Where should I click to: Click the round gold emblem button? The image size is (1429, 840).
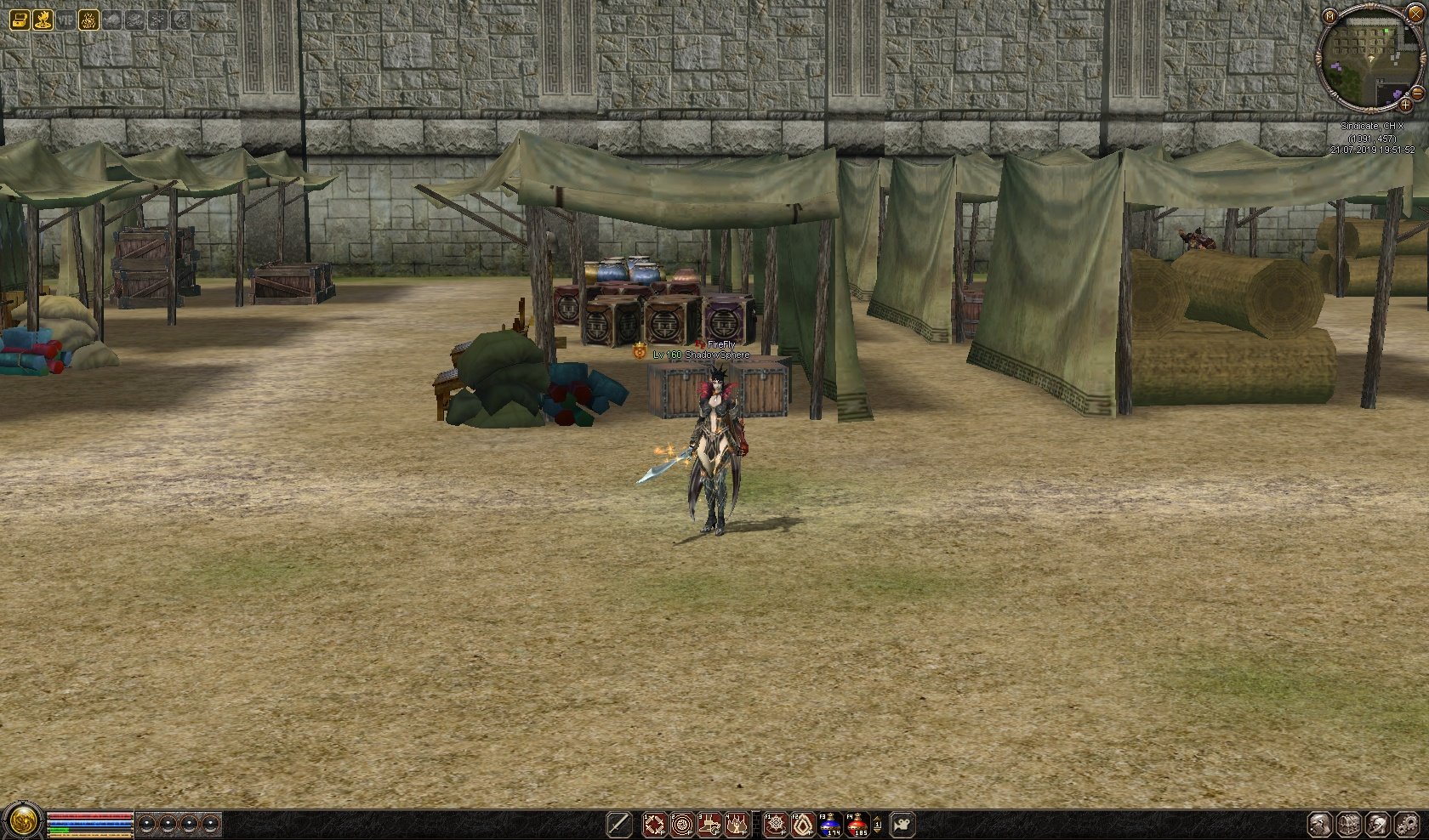(x=23, y=821)
